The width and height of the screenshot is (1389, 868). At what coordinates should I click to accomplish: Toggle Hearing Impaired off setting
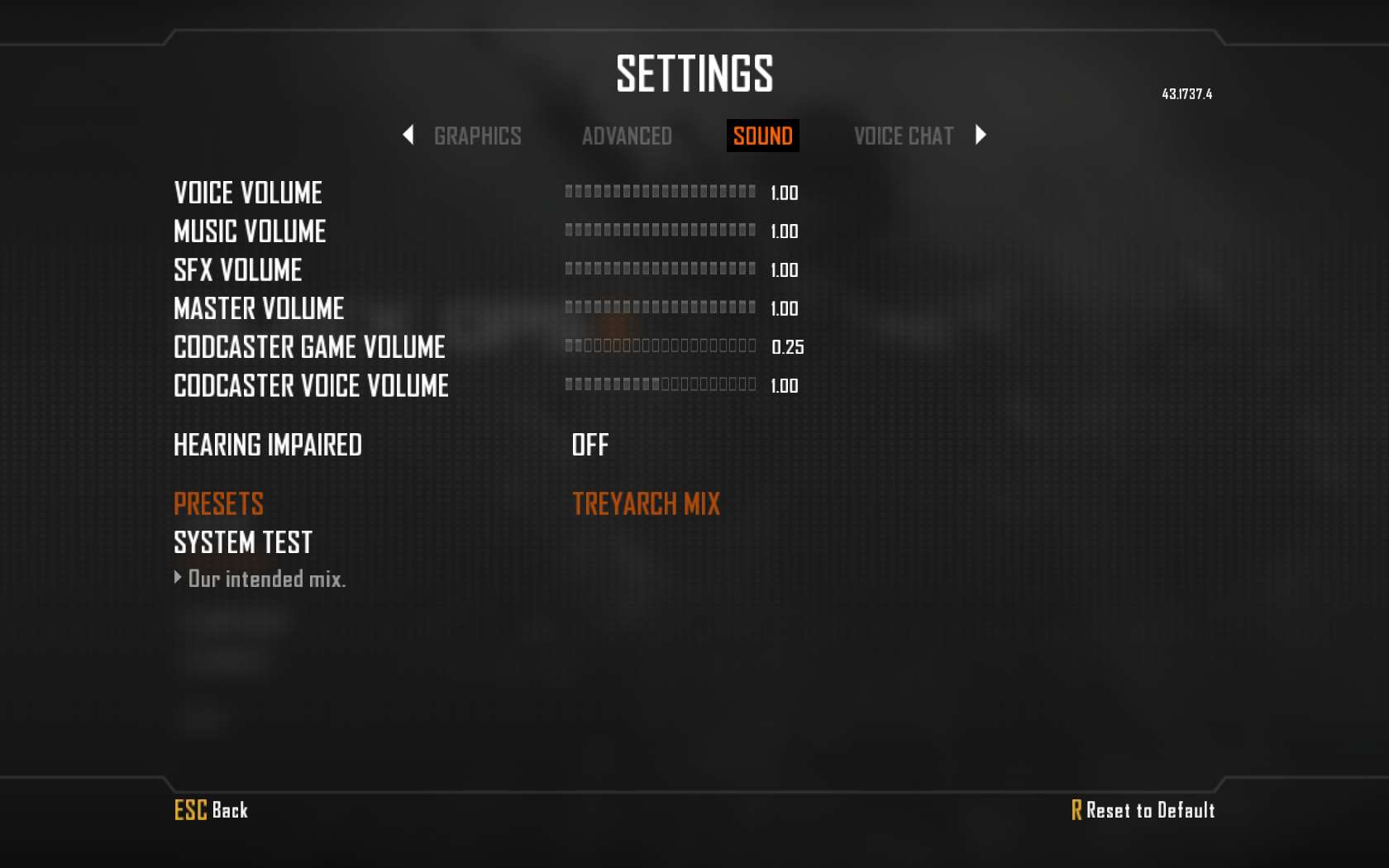pyautogui.click(x=590, y=446)
